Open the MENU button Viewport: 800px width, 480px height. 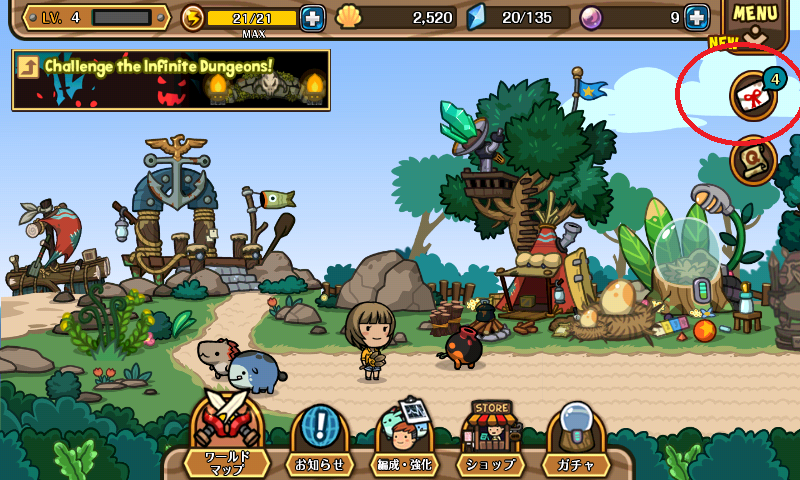pos(755,20)
